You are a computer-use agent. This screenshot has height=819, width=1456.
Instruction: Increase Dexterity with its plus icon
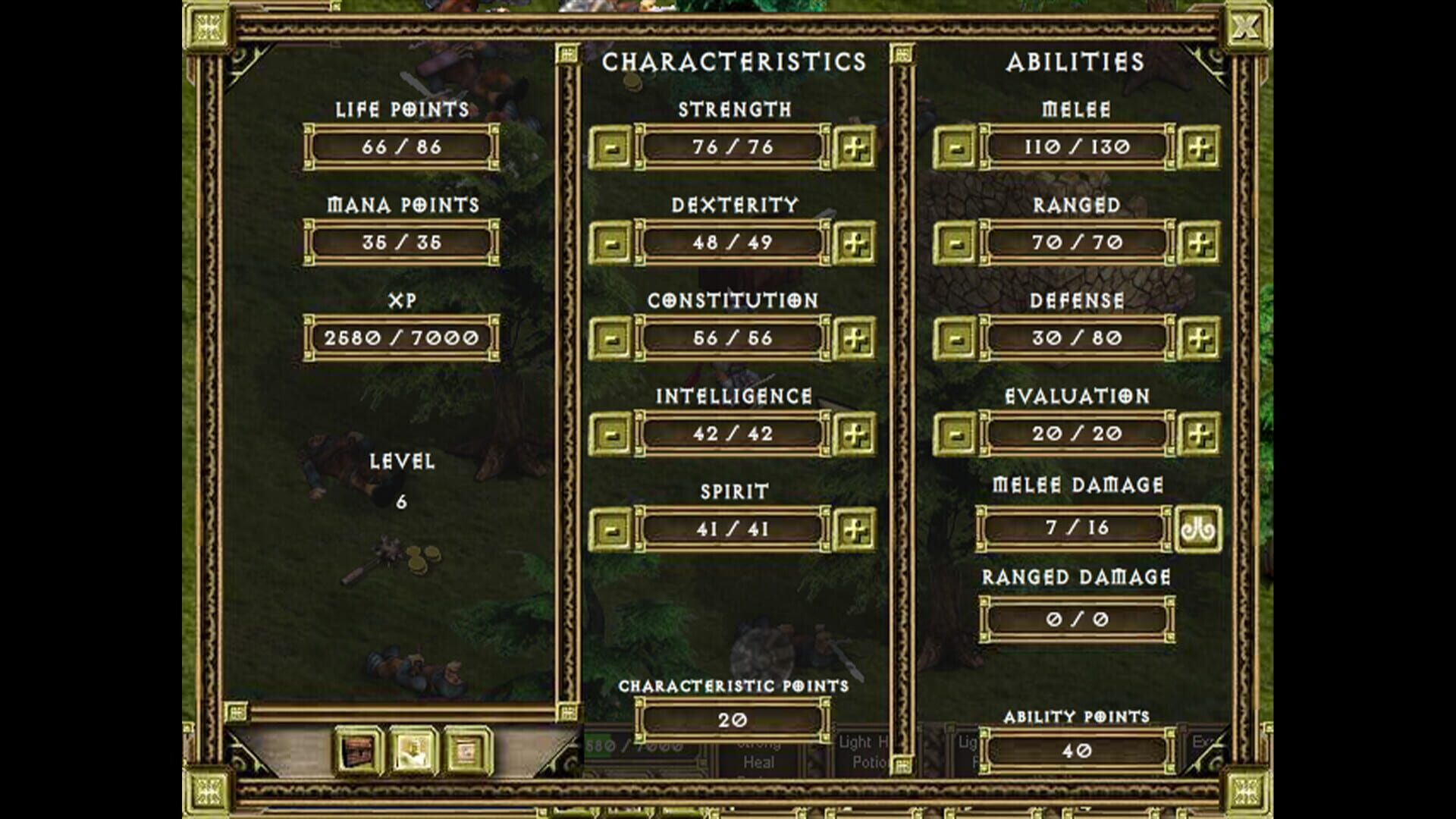855,243
